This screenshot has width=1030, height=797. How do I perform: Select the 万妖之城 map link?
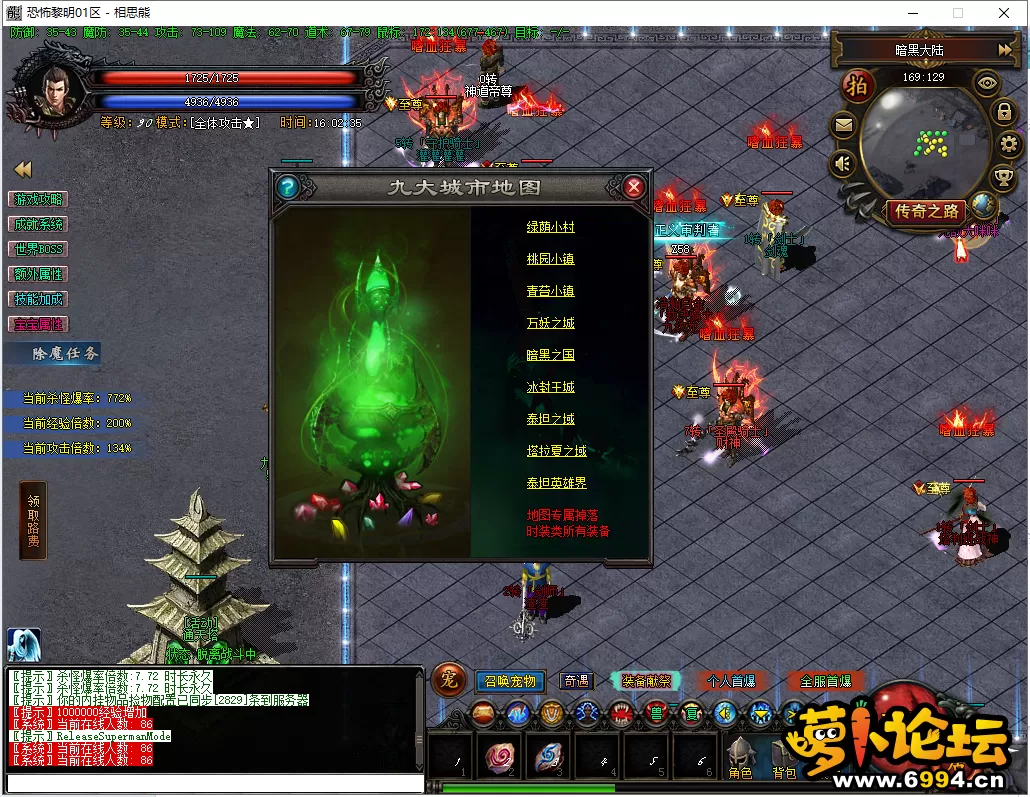(551, 323)
